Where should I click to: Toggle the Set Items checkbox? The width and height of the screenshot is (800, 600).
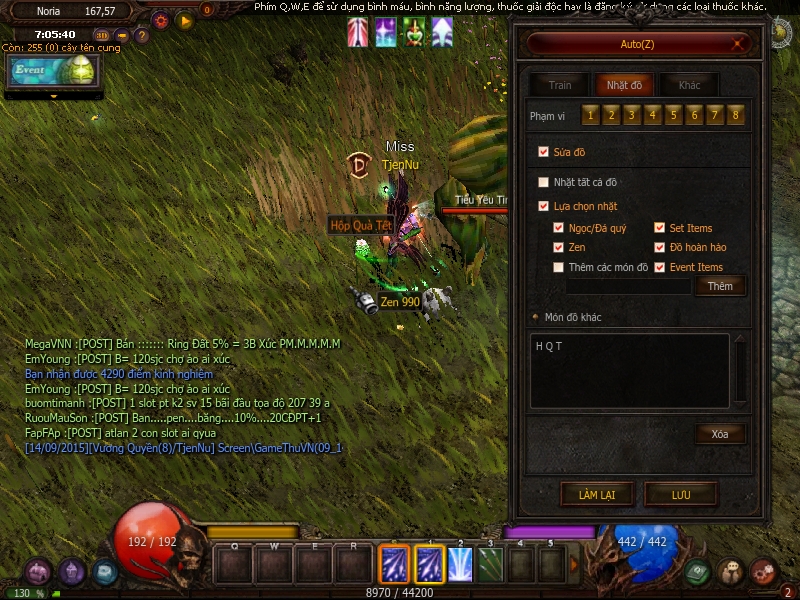(x=660, y=228)
